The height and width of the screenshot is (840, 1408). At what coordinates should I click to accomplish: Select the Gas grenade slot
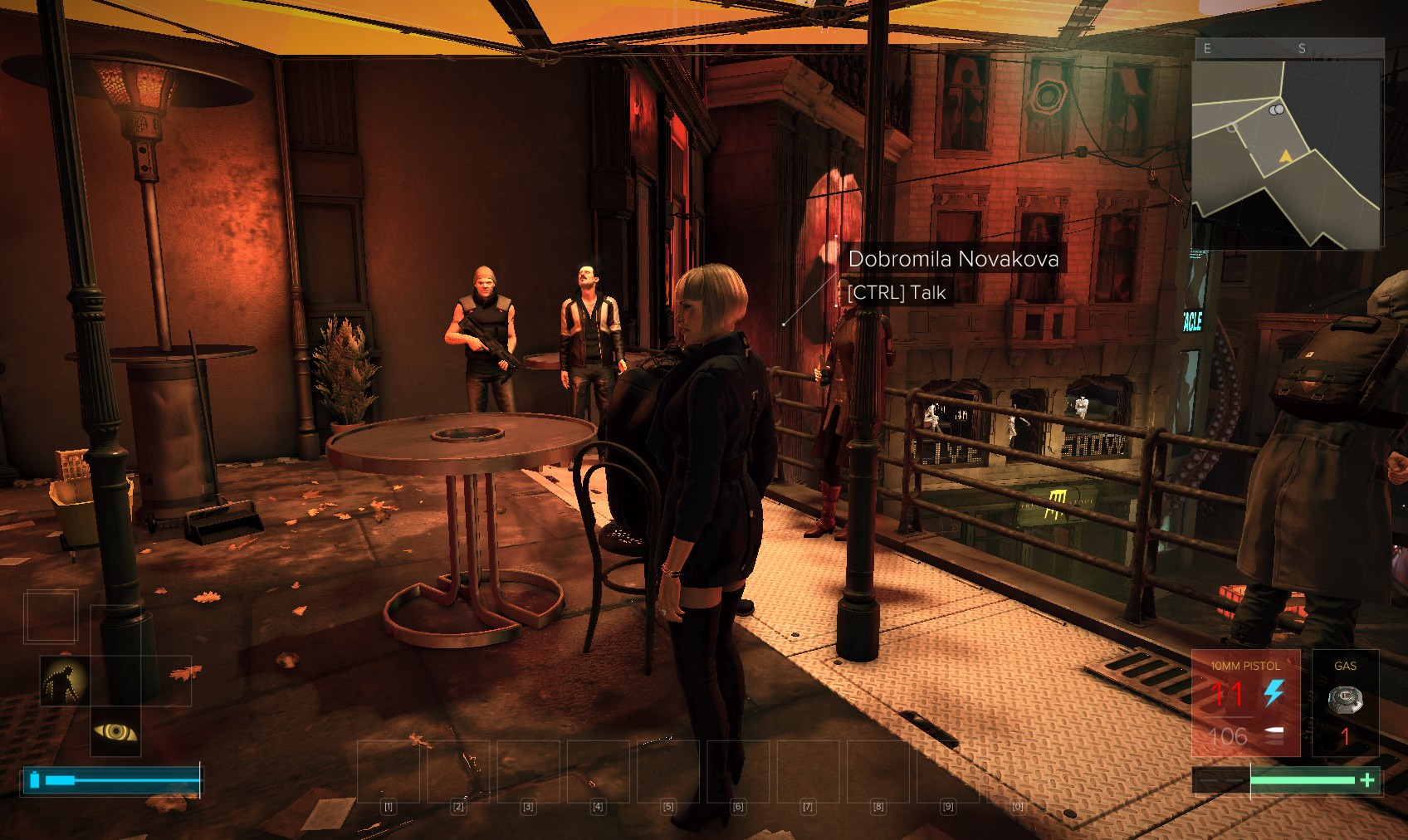pos(1345,703)
